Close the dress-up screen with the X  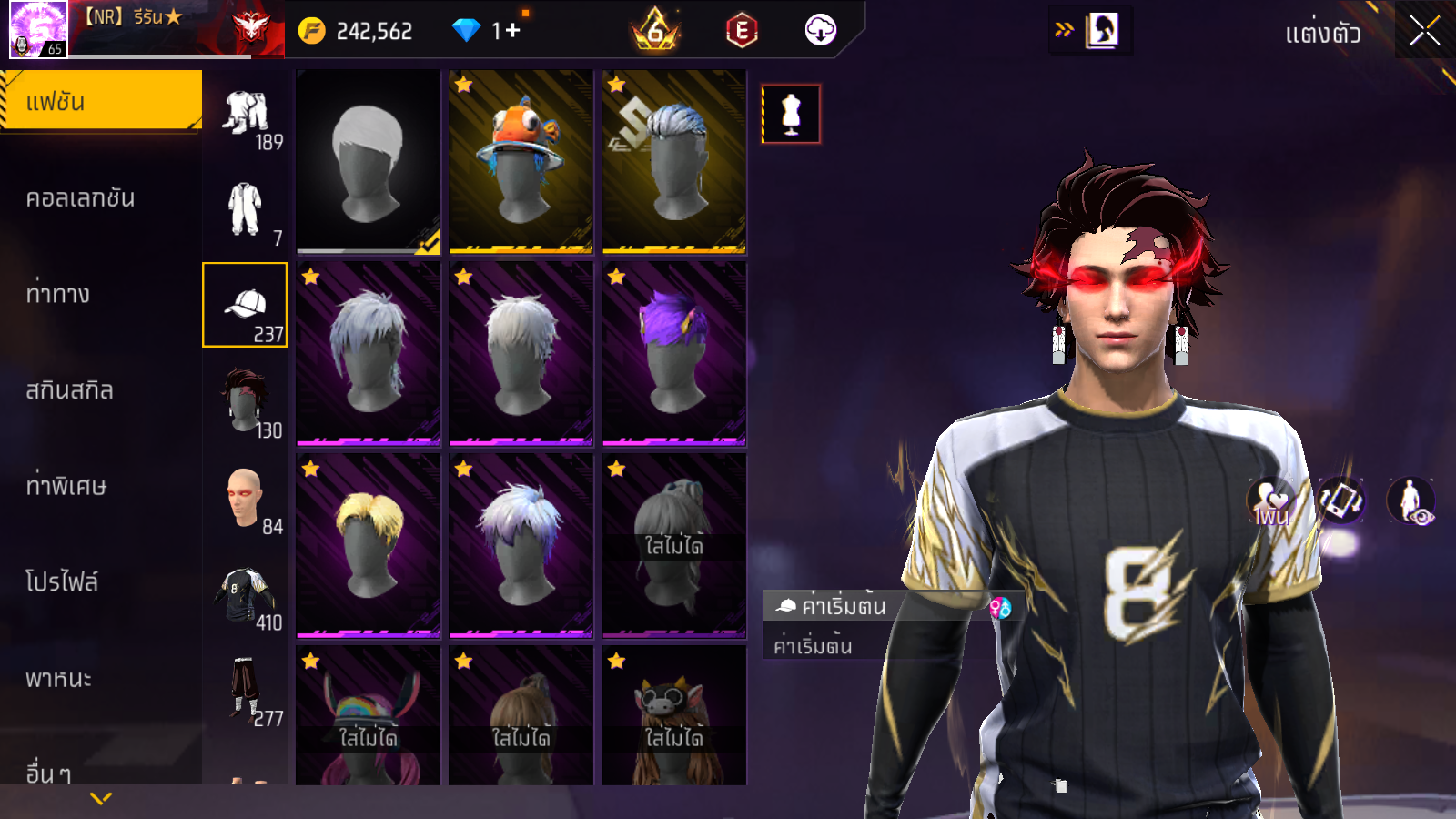[x=1424, y=32]
